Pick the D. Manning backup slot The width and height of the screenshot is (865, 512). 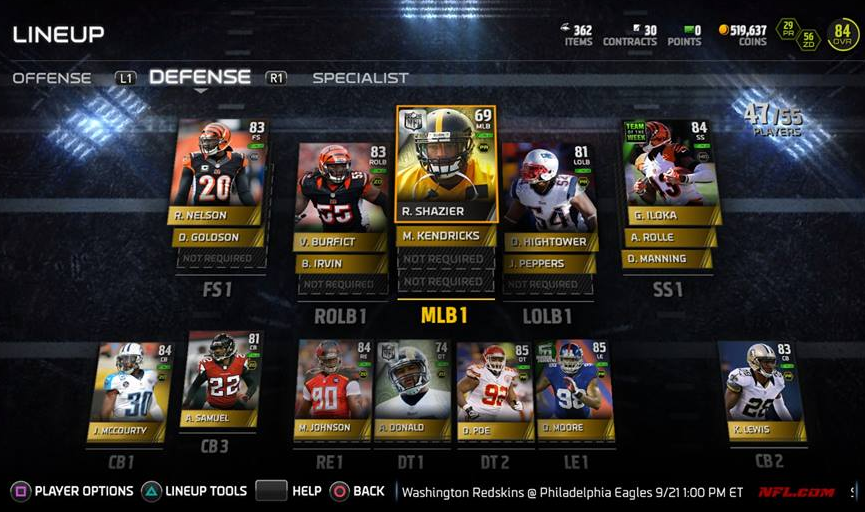click(668, 258)
